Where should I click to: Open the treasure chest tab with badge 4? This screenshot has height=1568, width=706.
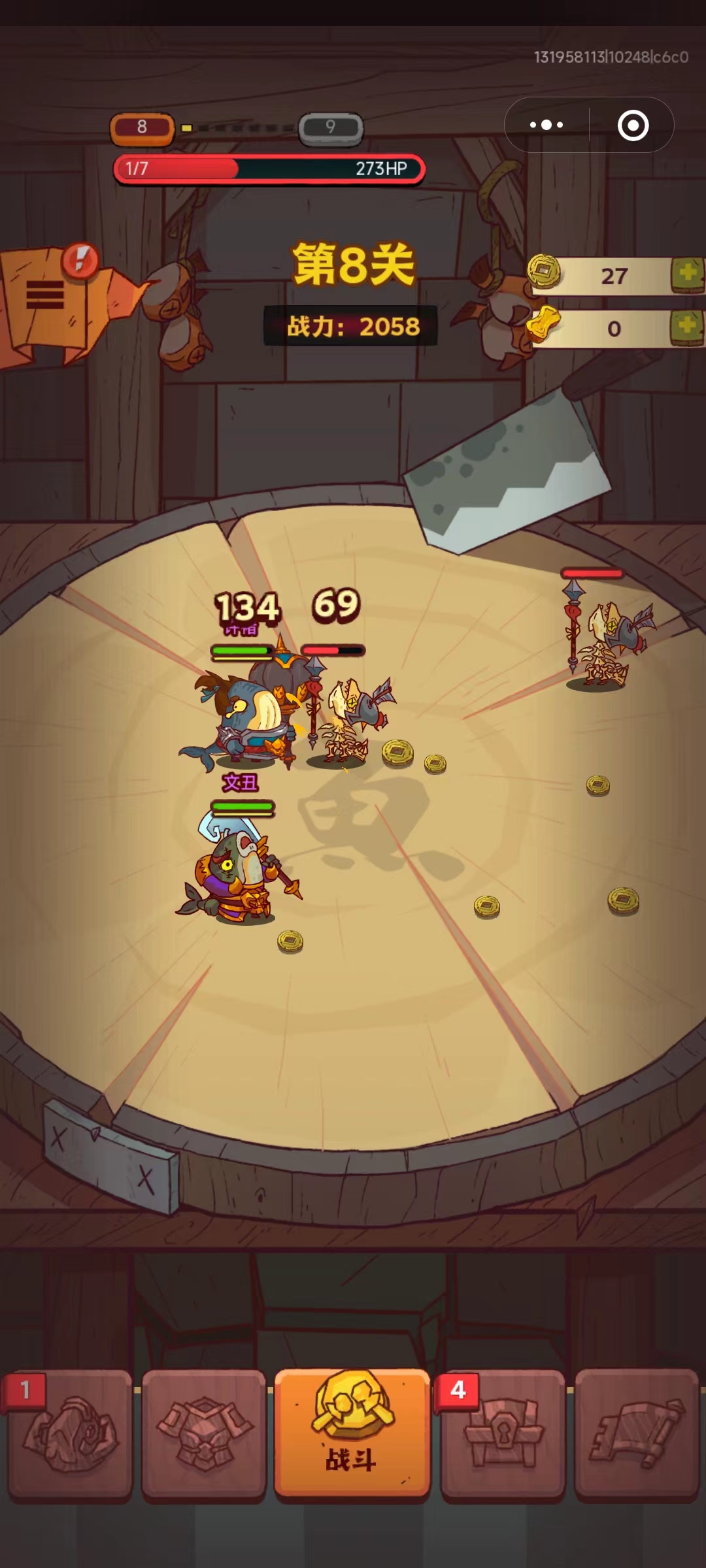tap(502, 1433)
